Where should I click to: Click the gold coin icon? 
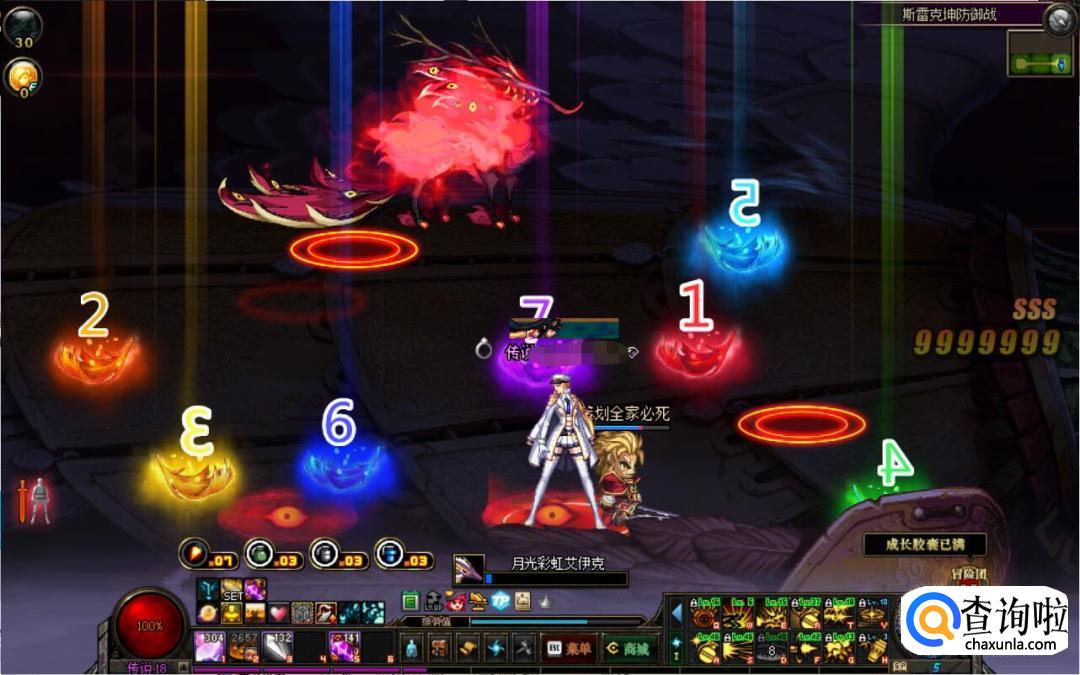pos(20,76)
